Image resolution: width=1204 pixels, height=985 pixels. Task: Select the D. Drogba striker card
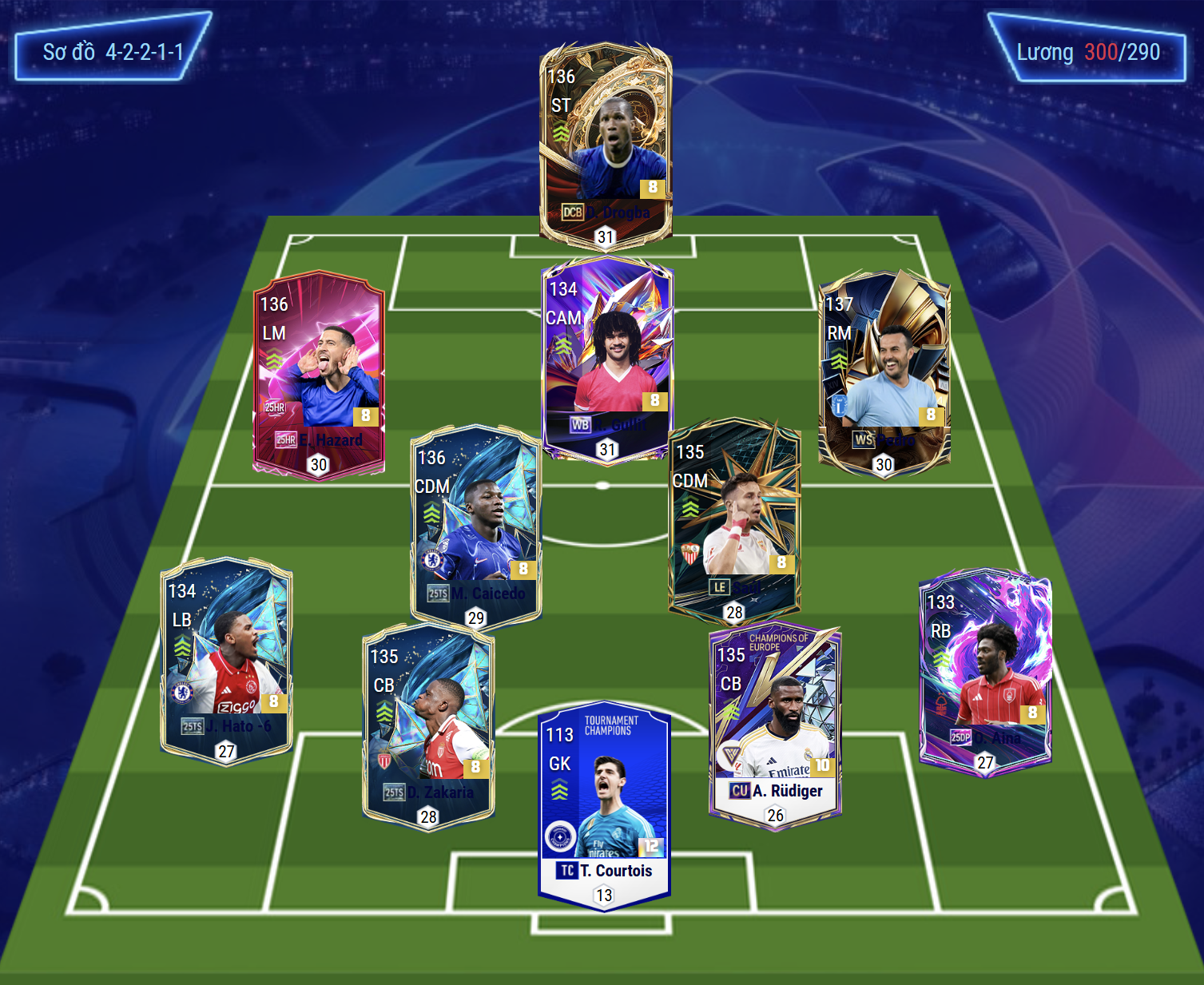click(x=606, y=144)
